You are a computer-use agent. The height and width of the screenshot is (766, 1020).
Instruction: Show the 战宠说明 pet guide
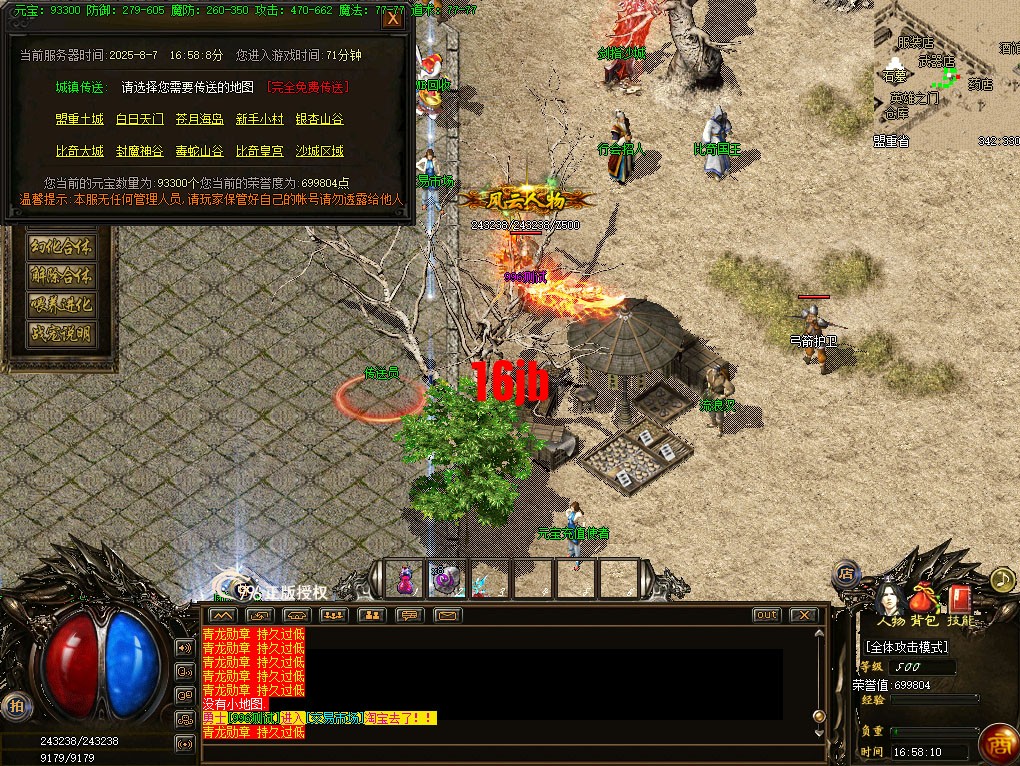61,334
